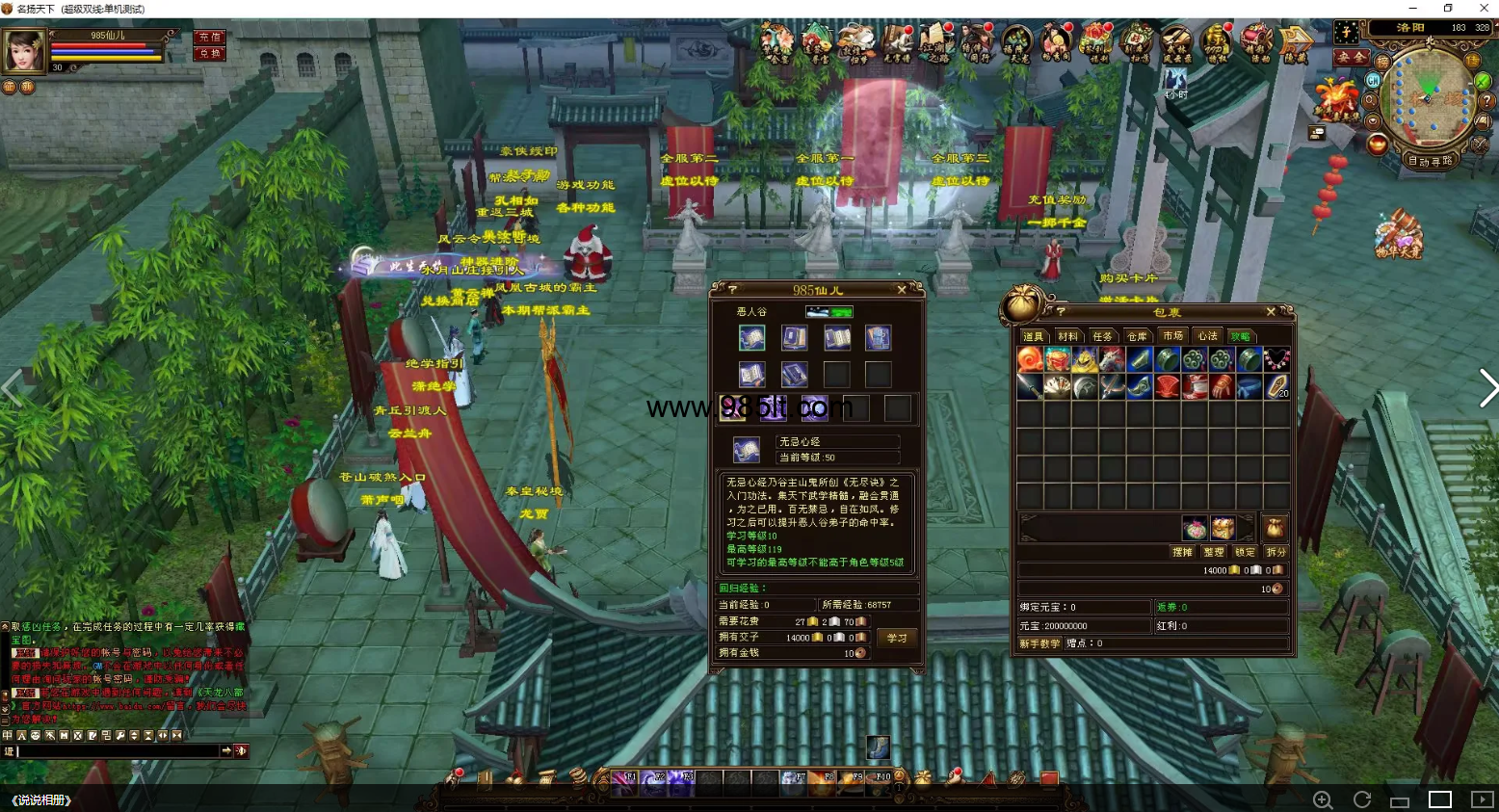Maximize the game window
Image resolution: width=1499 pixels, height=812 pixels.
click(1448, 9)
